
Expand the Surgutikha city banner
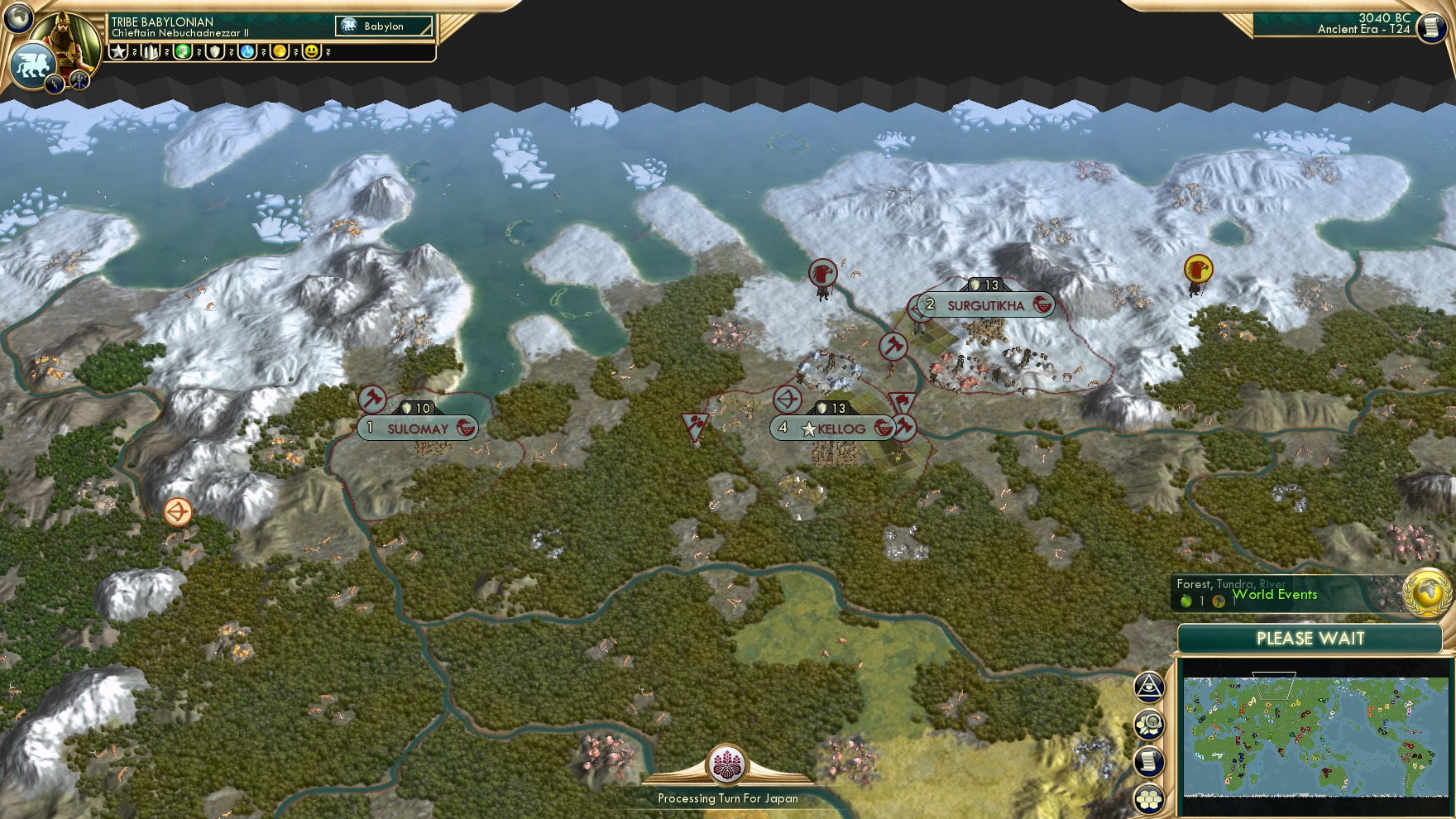(984, 305)
